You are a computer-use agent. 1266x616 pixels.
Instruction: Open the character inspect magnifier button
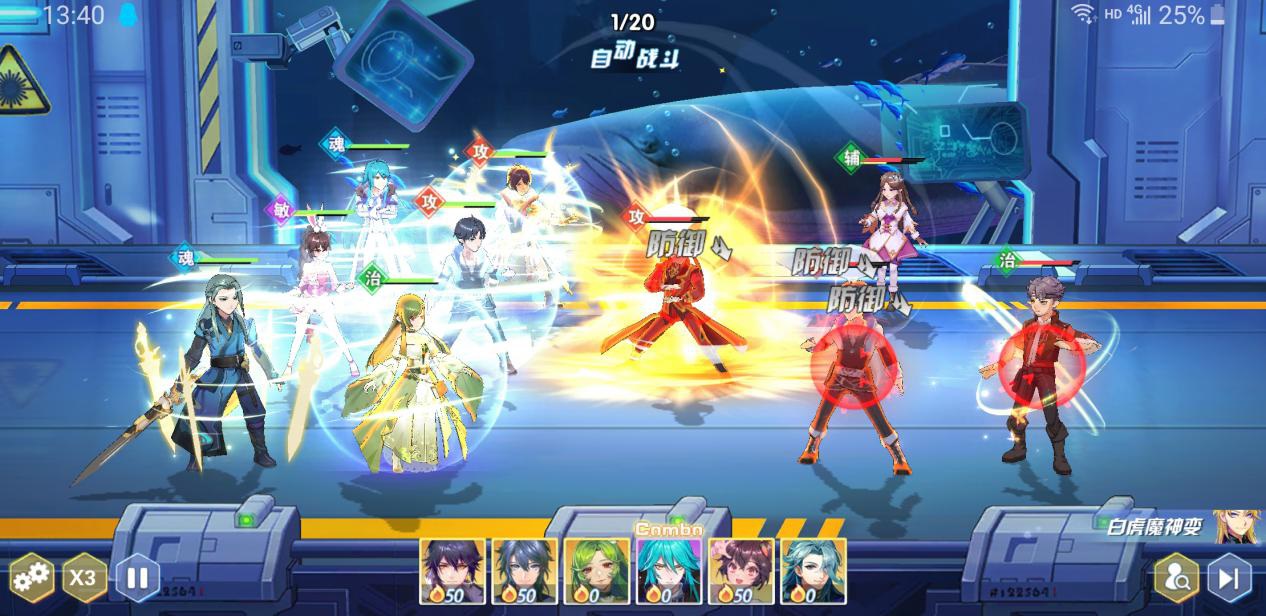(1177, 577)
